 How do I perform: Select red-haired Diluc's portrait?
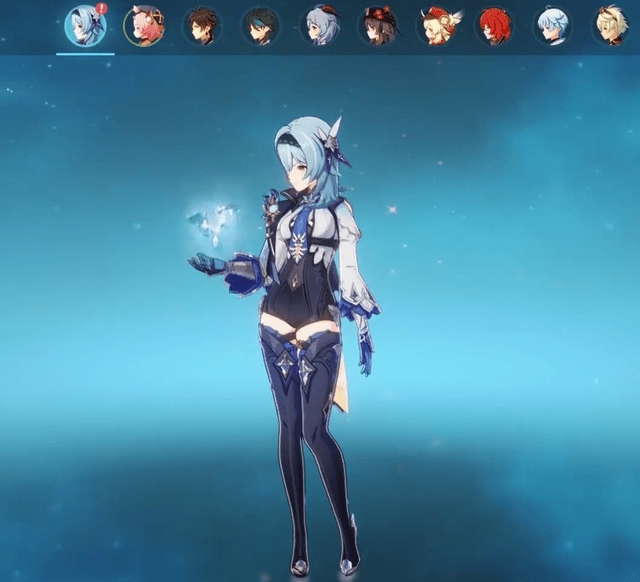click(x=494, y=26)
